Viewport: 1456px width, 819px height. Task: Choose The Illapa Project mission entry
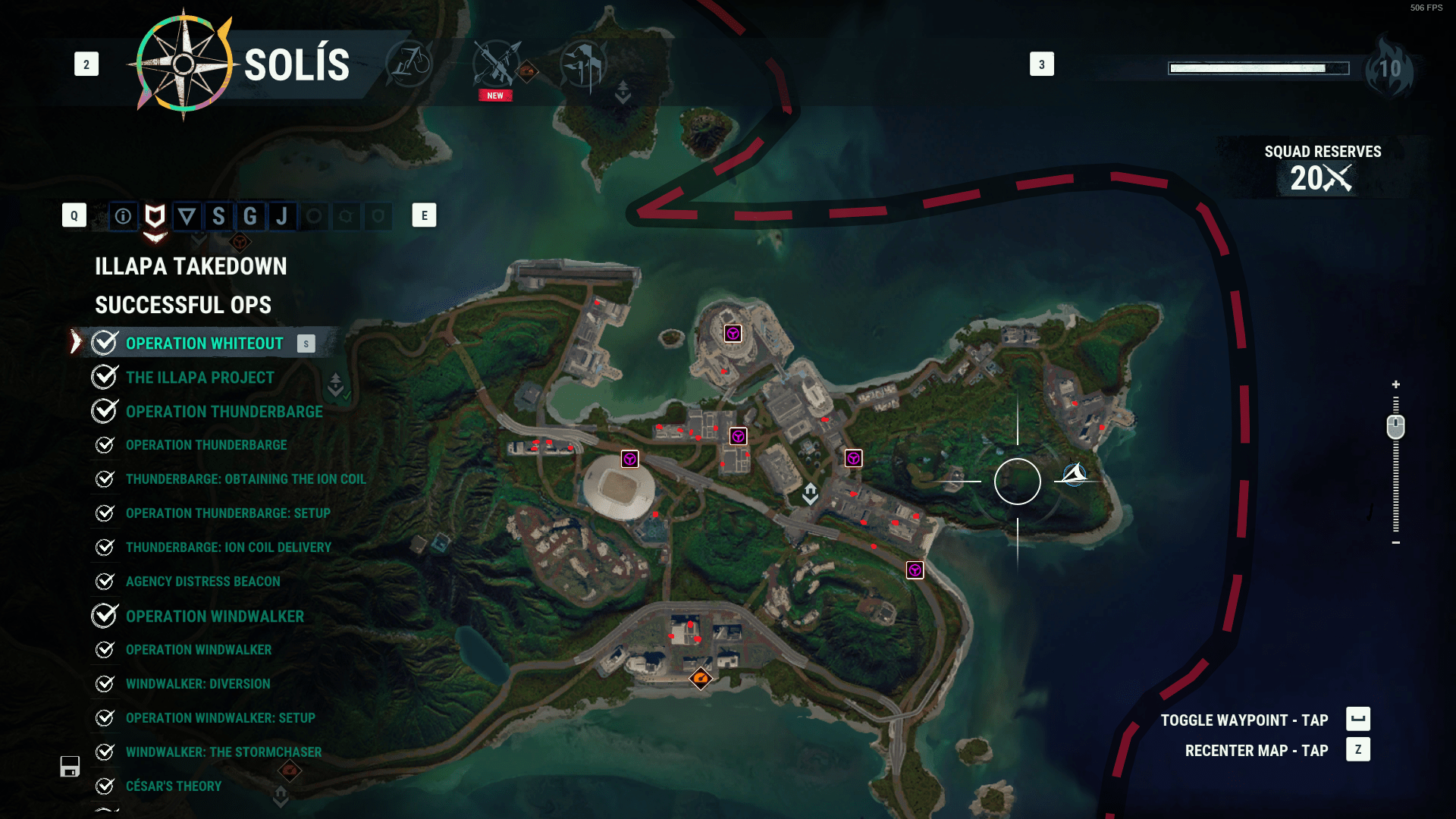pos(200,378)
